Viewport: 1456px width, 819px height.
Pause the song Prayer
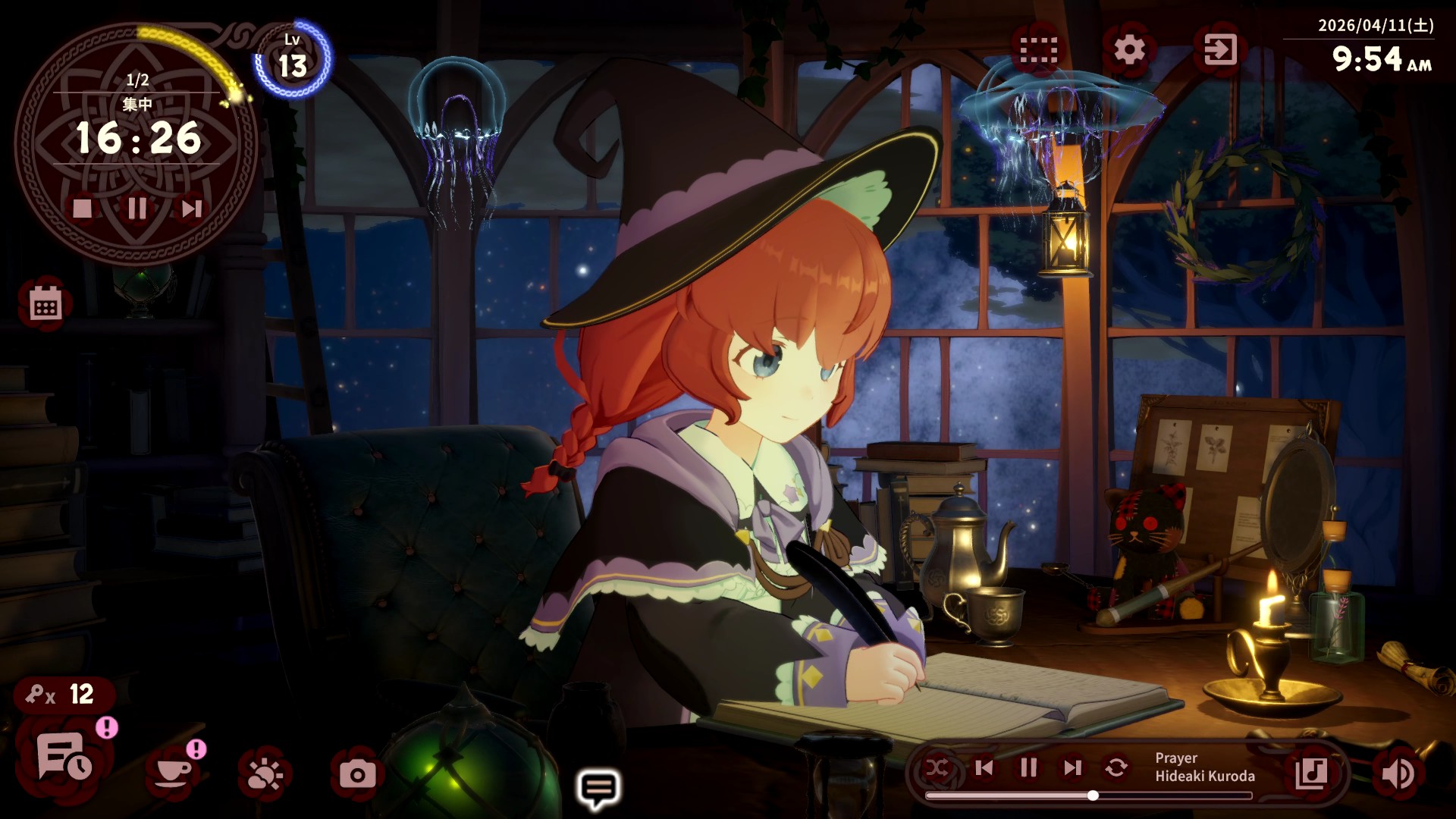coord(1028,768)
